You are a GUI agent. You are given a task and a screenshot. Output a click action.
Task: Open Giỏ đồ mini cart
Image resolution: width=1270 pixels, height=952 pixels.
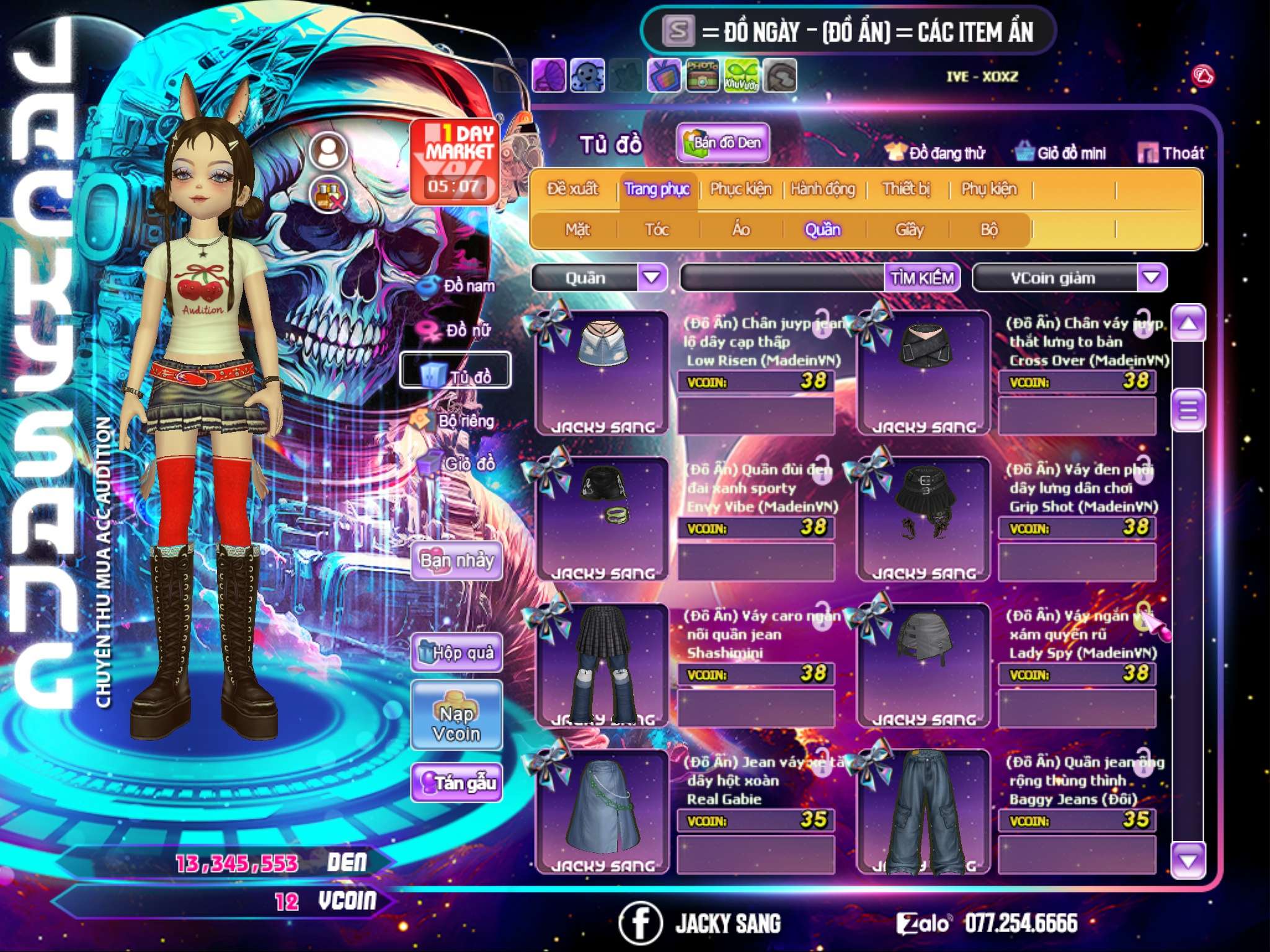pos(1061,153)
